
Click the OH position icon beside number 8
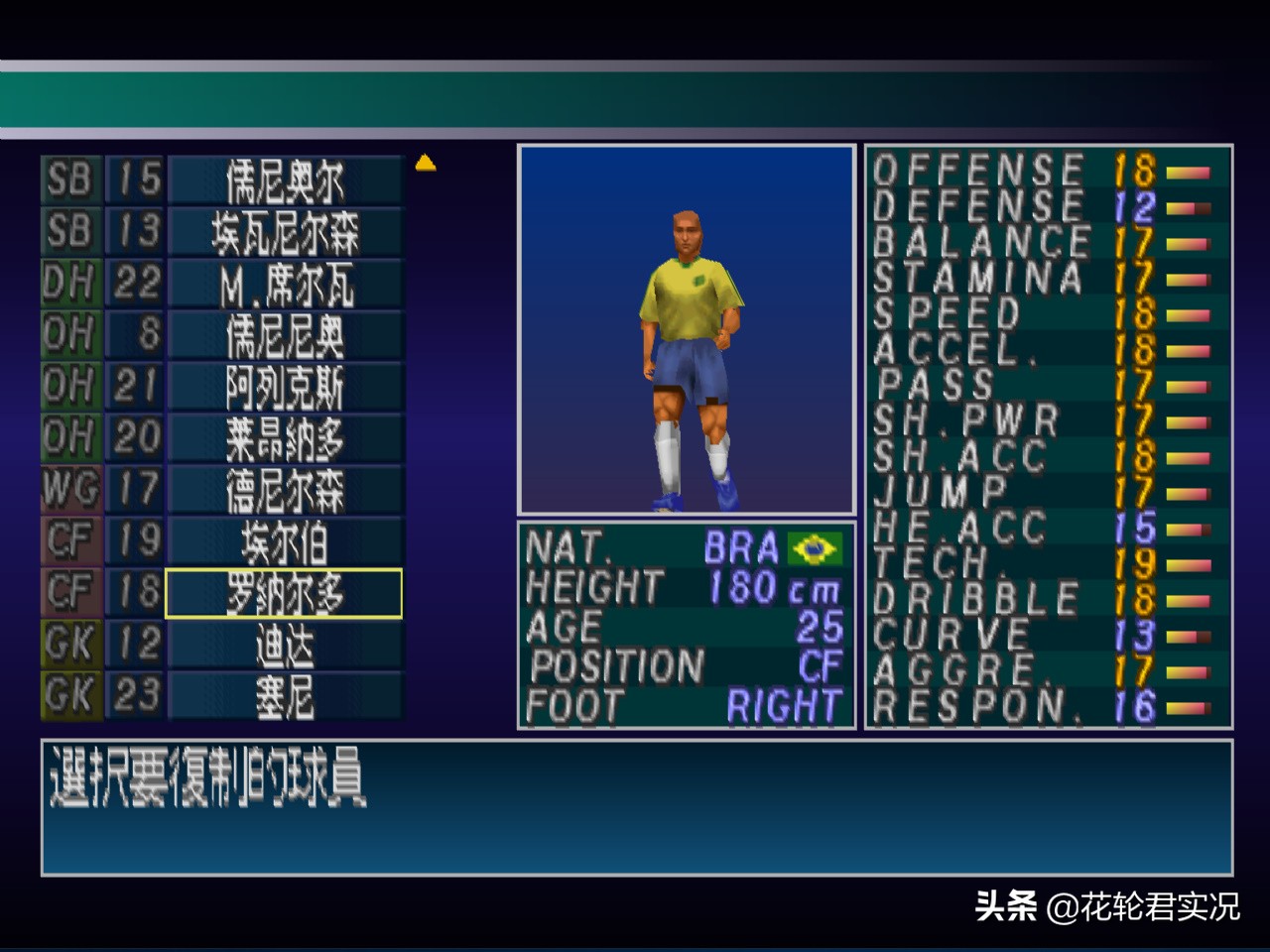click(x=69, y=335)
